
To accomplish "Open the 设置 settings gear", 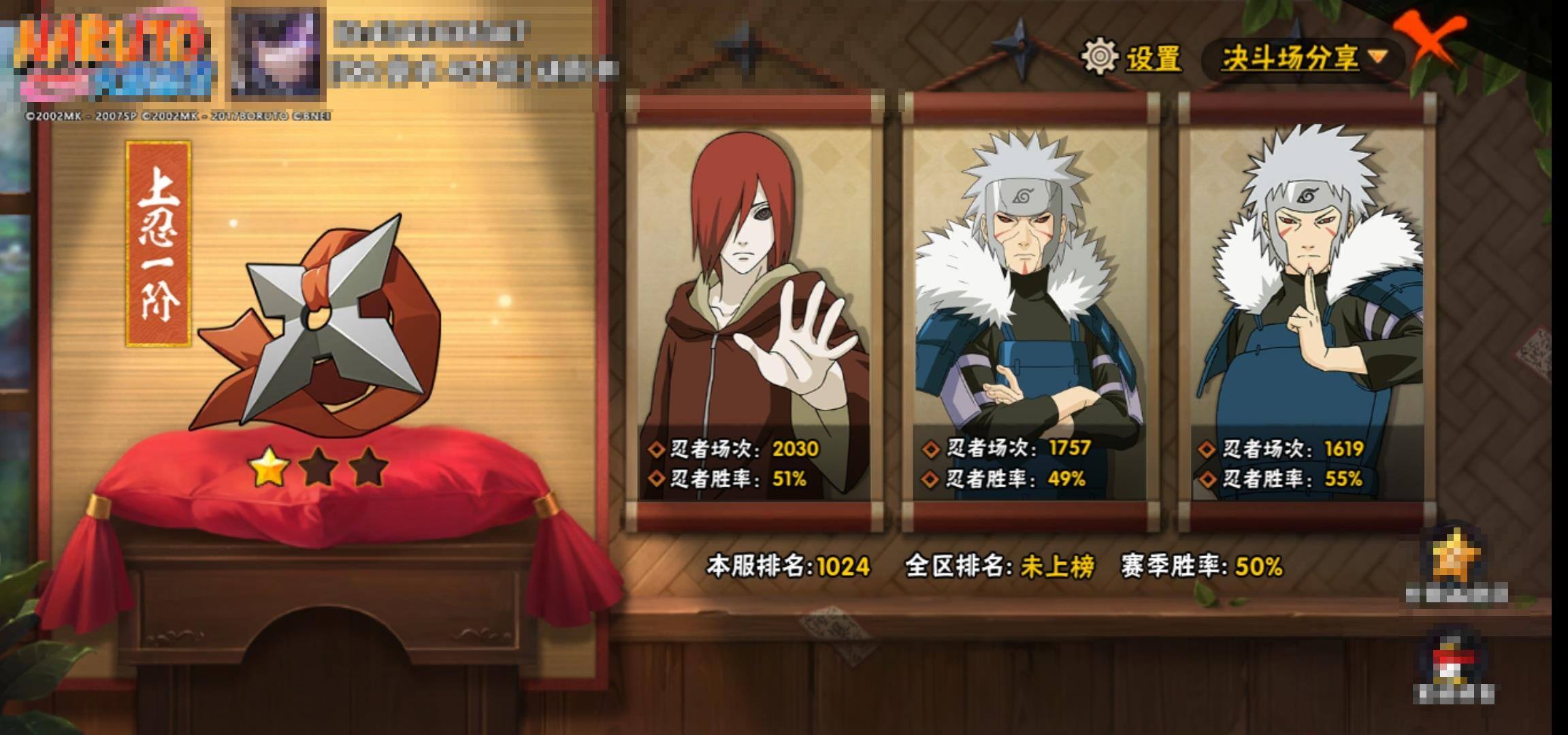I will [x=1100, y=56].
